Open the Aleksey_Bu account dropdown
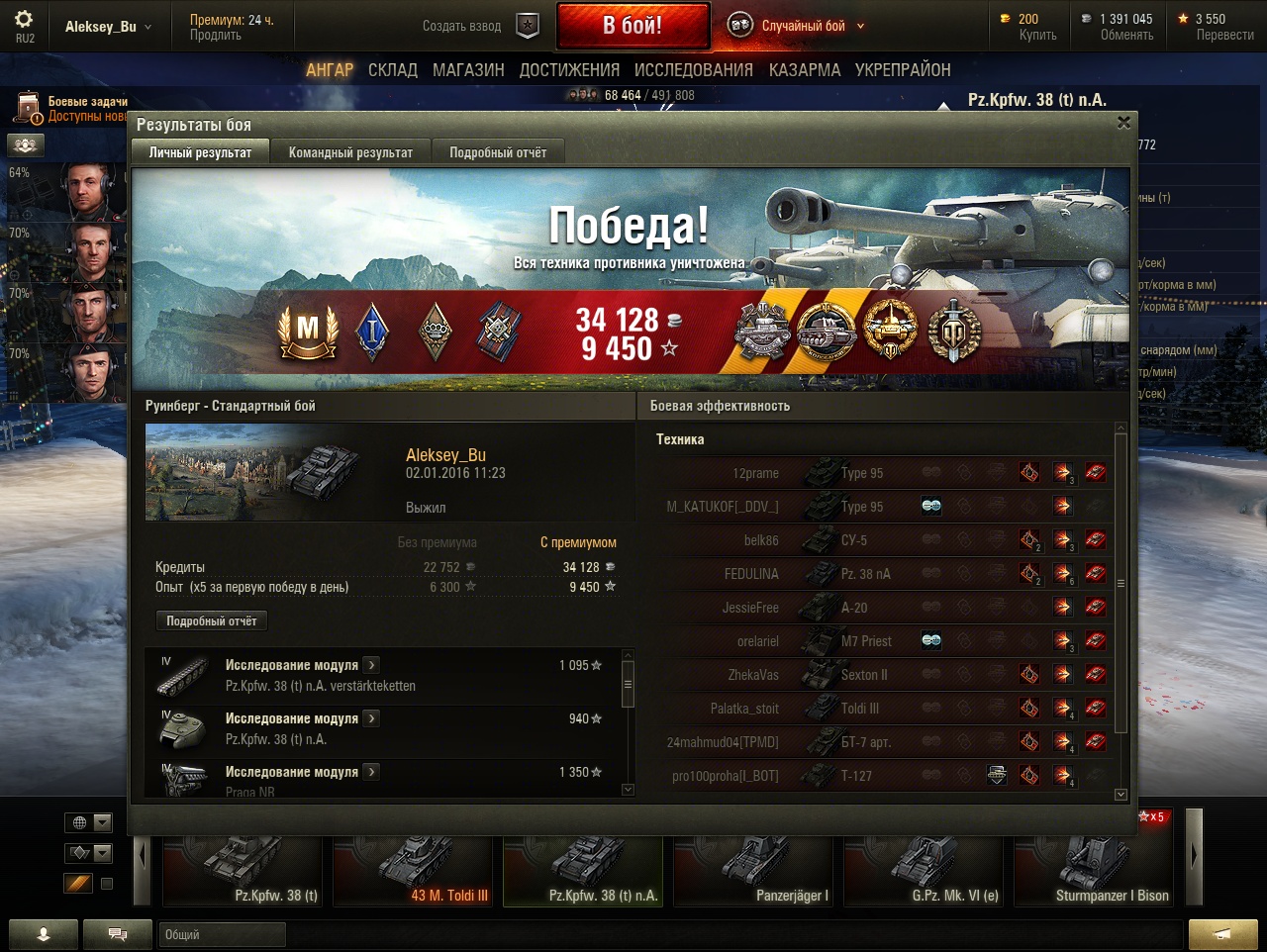This screenshot has width=1267, height=952. coord(108,27)
